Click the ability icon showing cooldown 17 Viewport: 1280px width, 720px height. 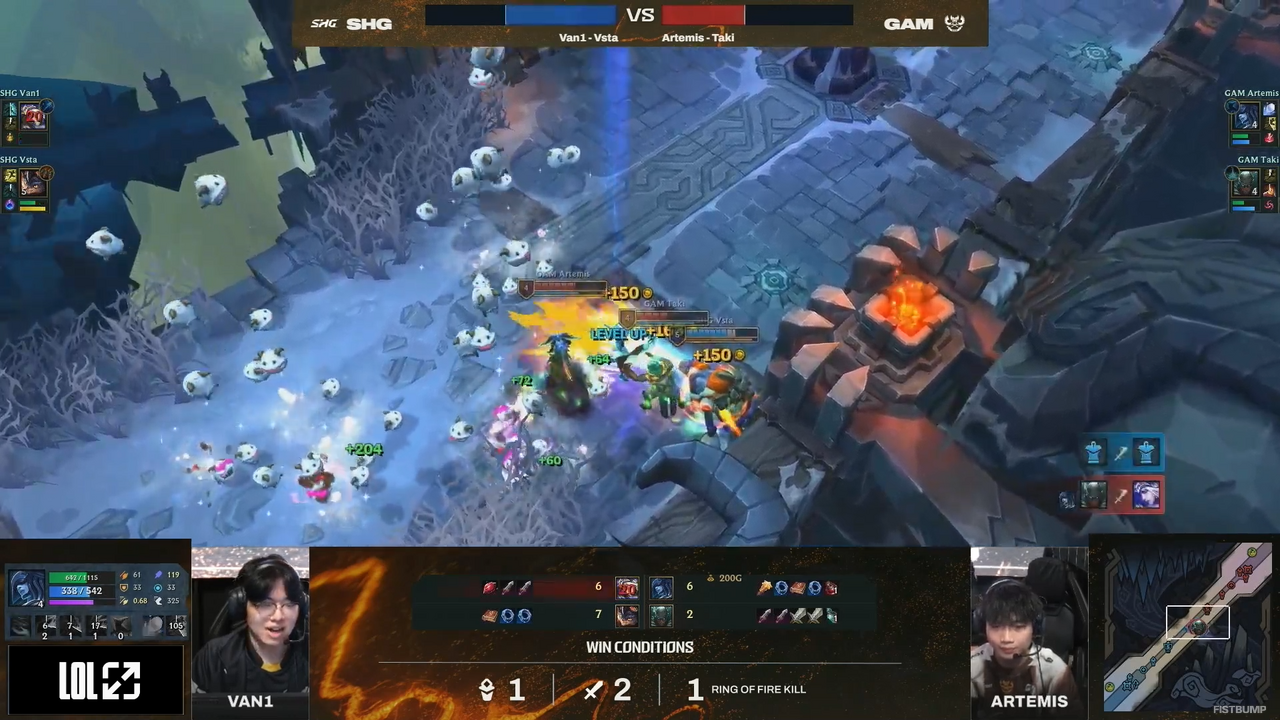(96, 627)
